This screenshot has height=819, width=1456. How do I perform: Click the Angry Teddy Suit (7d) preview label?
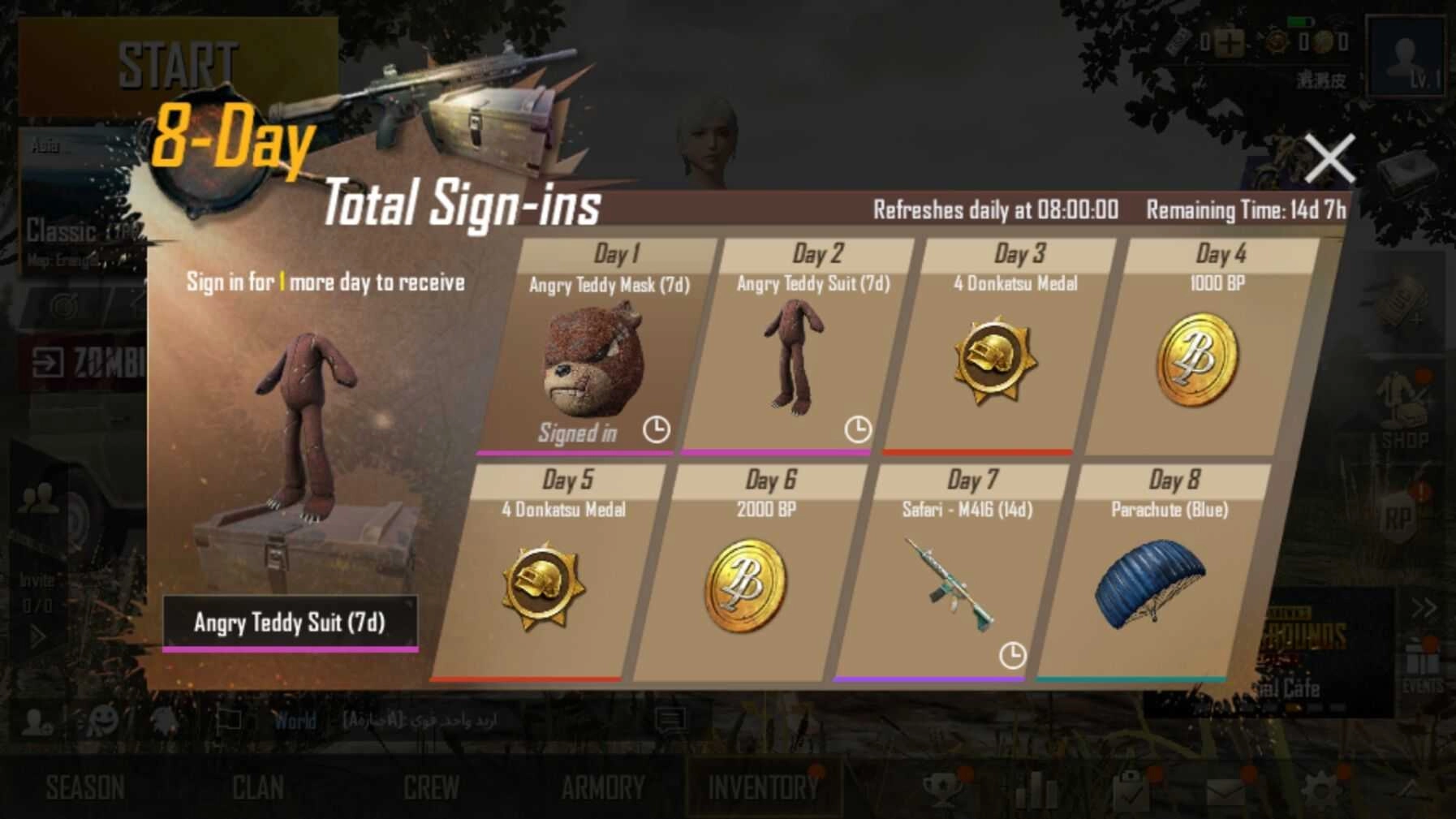(290, 623)
